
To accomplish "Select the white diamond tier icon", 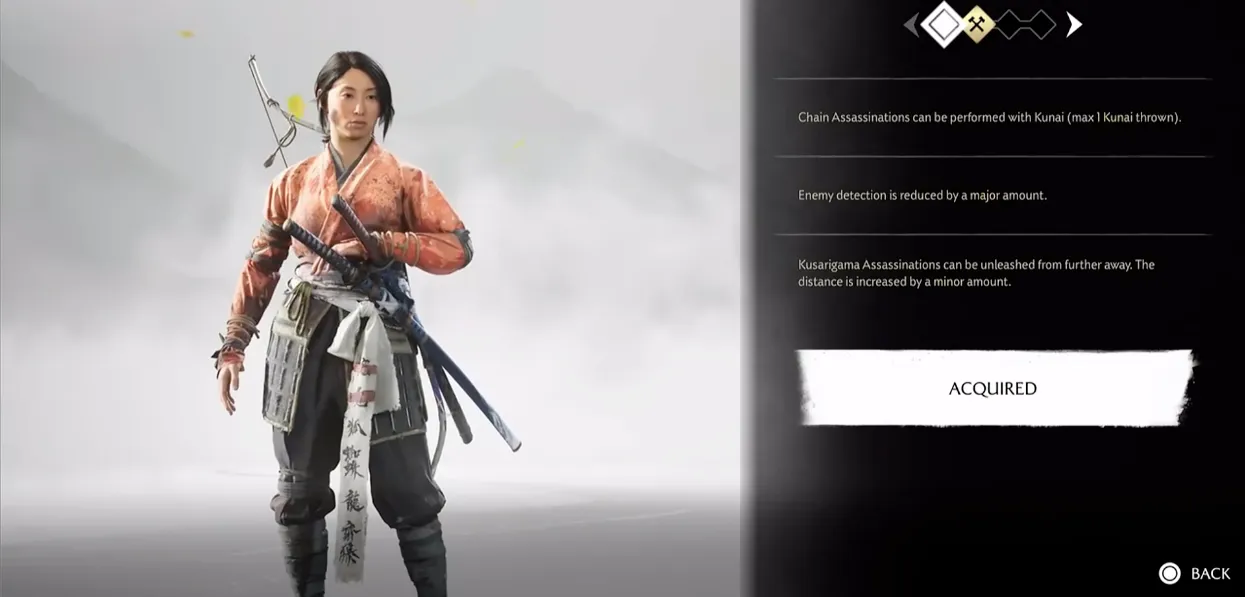I will tap(942, 25).
